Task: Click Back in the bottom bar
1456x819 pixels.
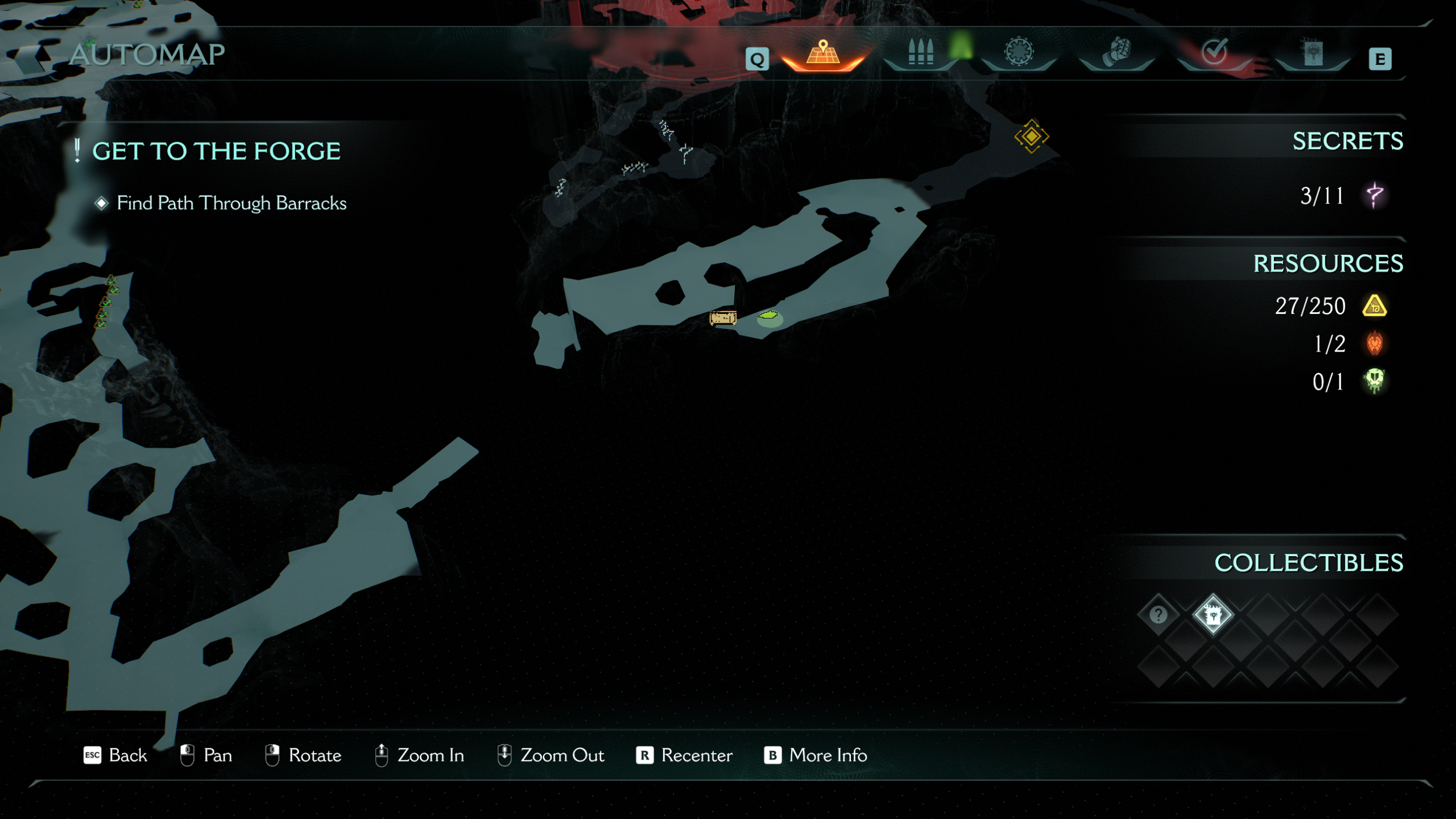Action: click(x=128, y=755)
